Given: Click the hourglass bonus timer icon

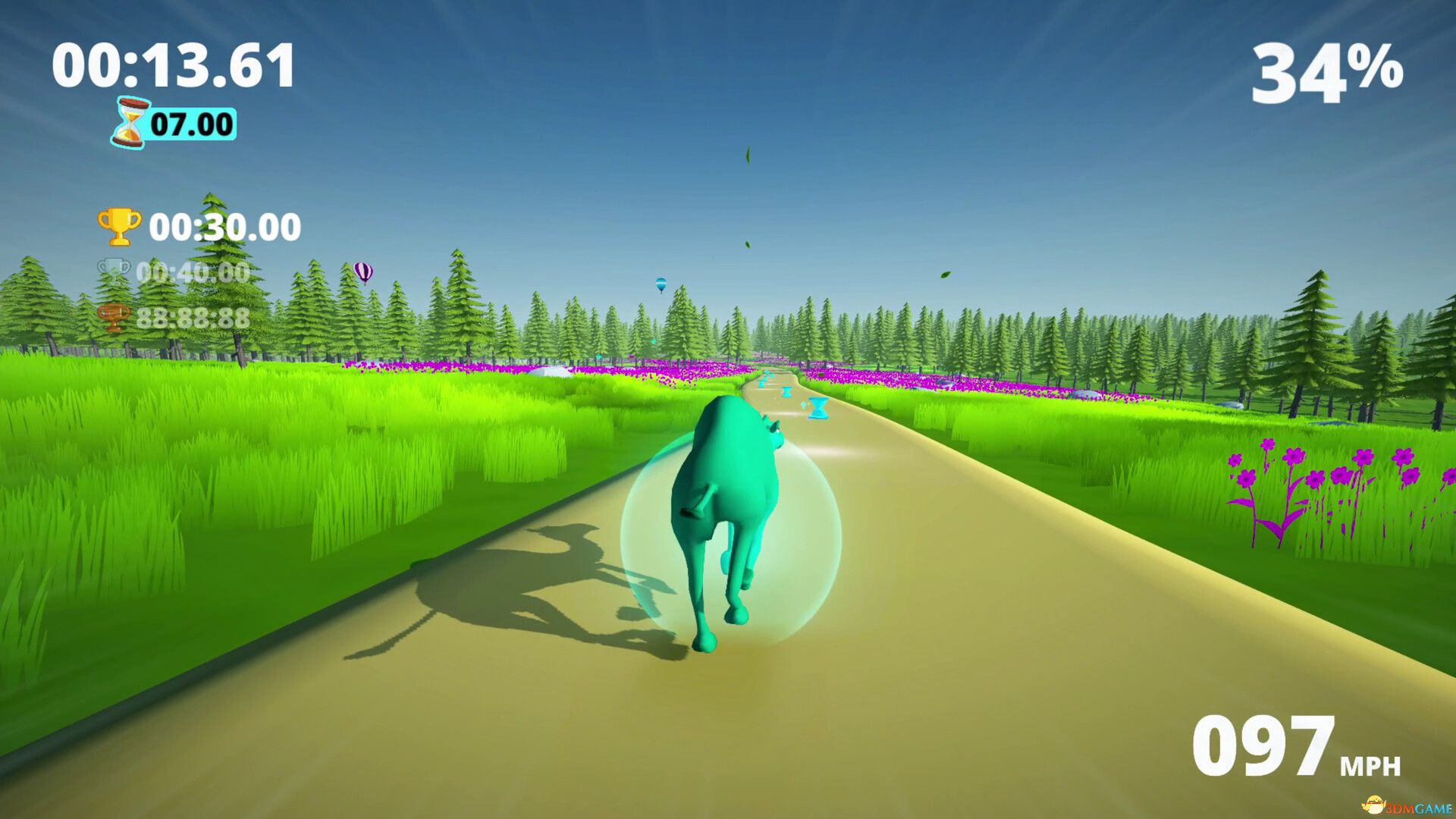Looking at the screenshot, I should pyautogui.click(x=129, y=121).
